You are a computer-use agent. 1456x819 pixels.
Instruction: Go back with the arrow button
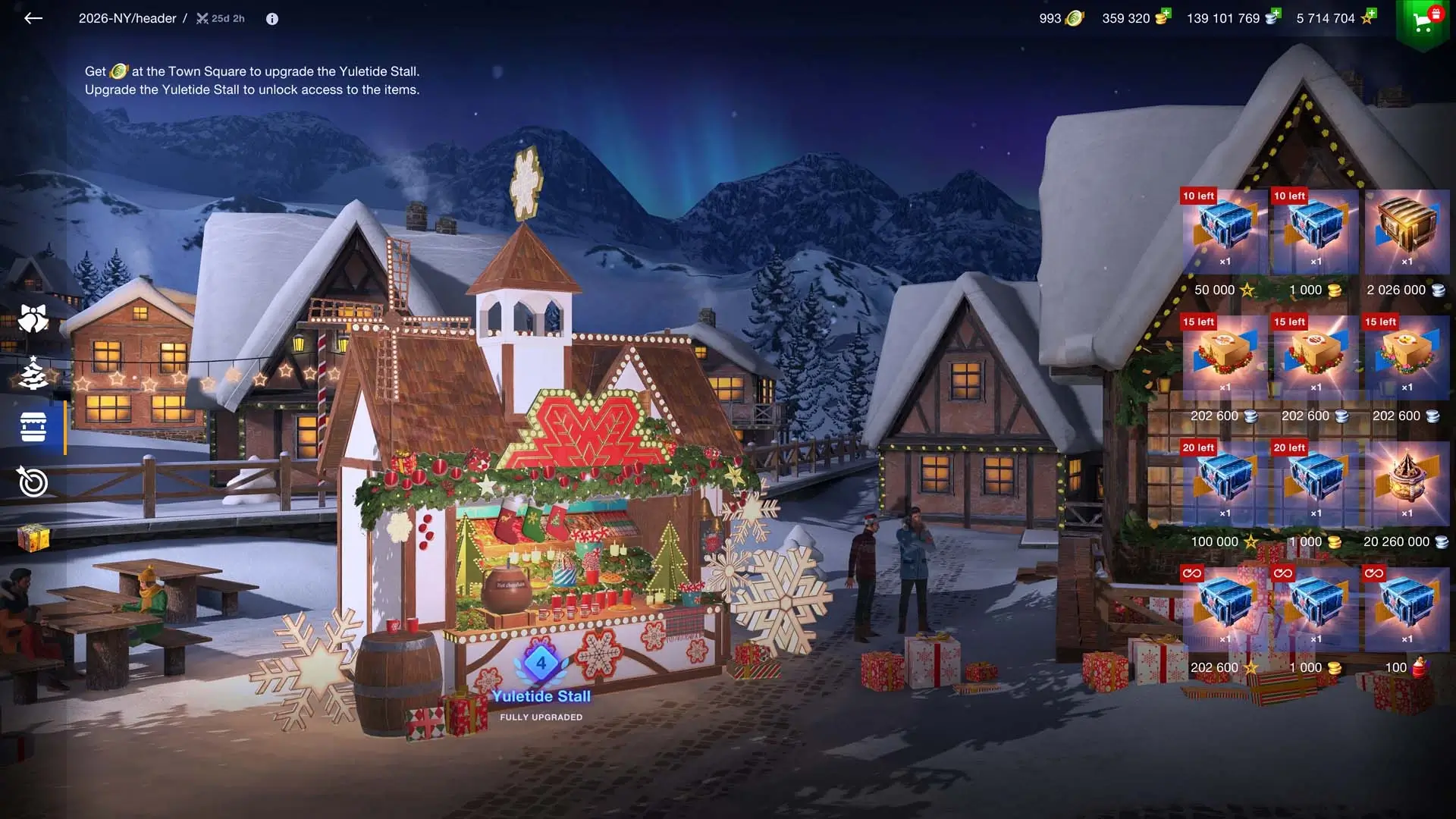click(x=33, y=18)
